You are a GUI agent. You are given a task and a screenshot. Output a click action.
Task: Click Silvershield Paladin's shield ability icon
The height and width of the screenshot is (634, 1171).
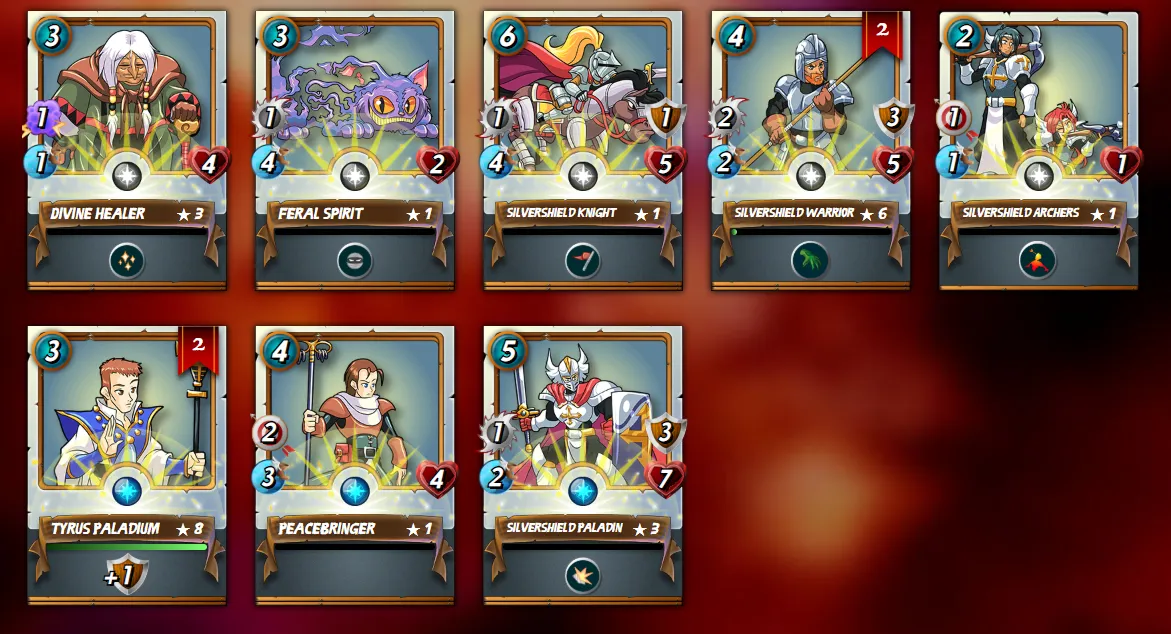point(583,575)
